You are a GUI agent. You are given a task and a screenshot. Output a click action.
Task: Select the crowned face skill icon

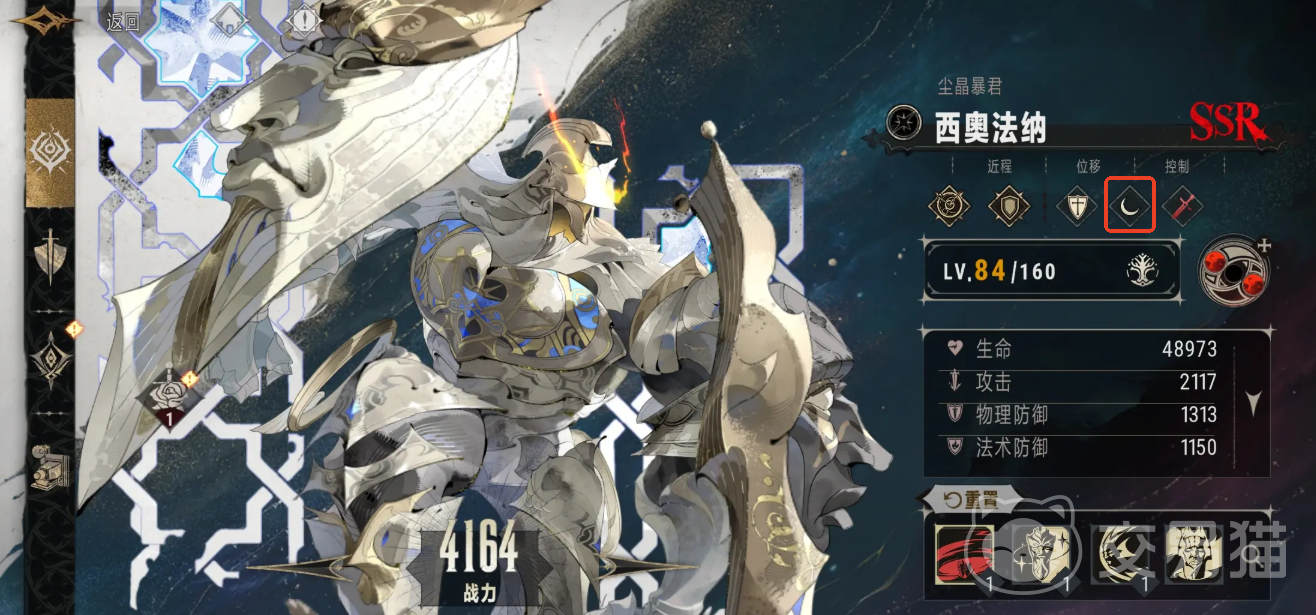click(1193, 552)
